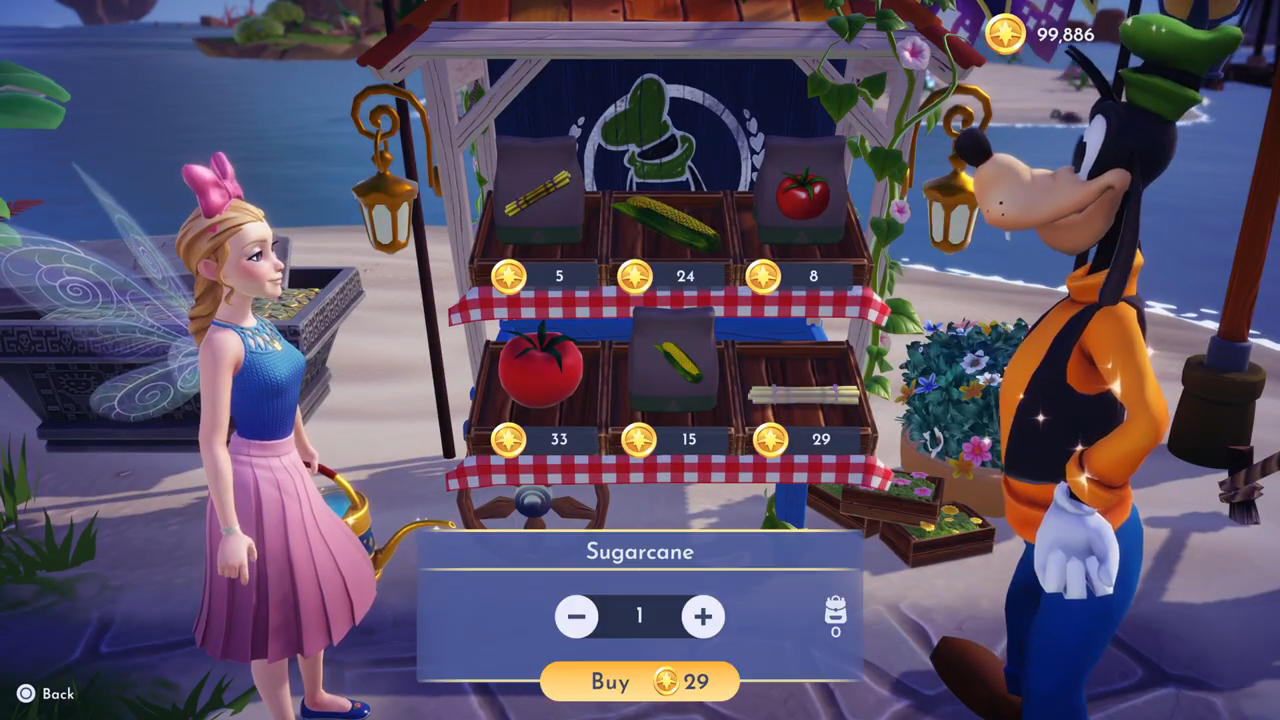Choose the corn crop priced 24
The image size is (1280, 720).
tap(667, 224)
